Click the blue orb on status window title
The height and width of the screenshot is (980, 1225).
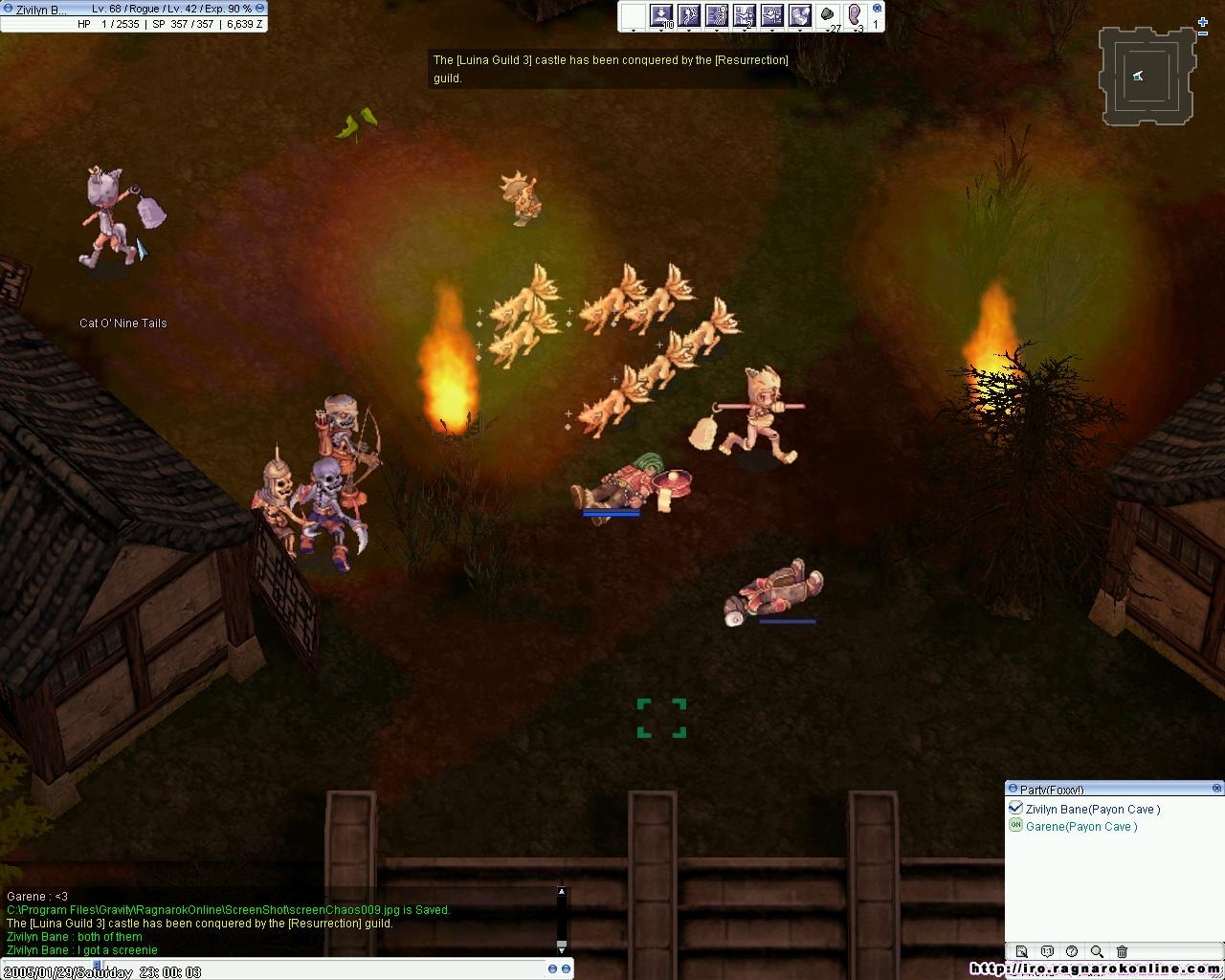pyautogui.click(x=8, y=9)
